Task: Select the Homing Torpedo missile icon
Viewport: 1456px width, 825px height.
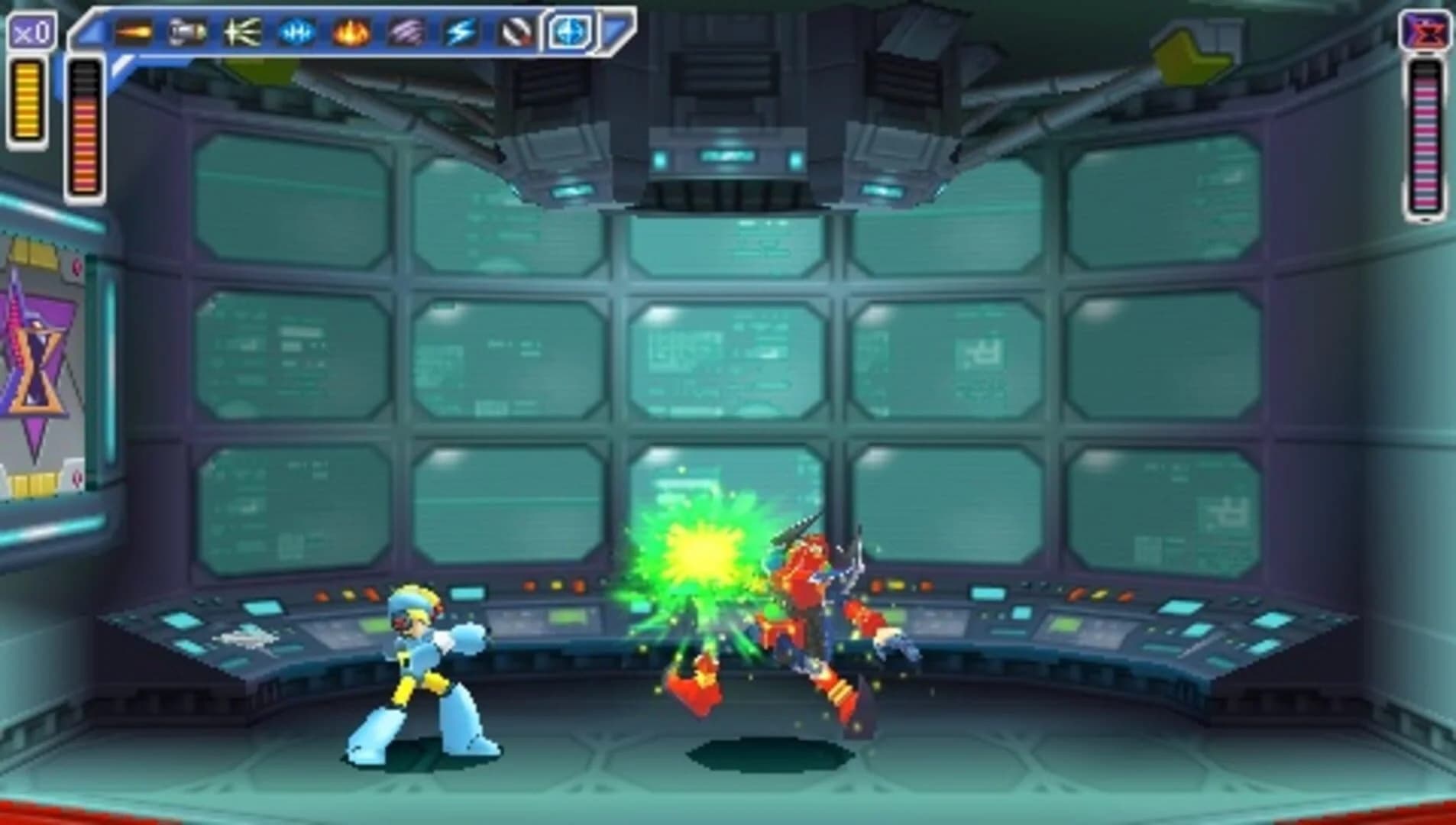Action: tap(186, 32)
